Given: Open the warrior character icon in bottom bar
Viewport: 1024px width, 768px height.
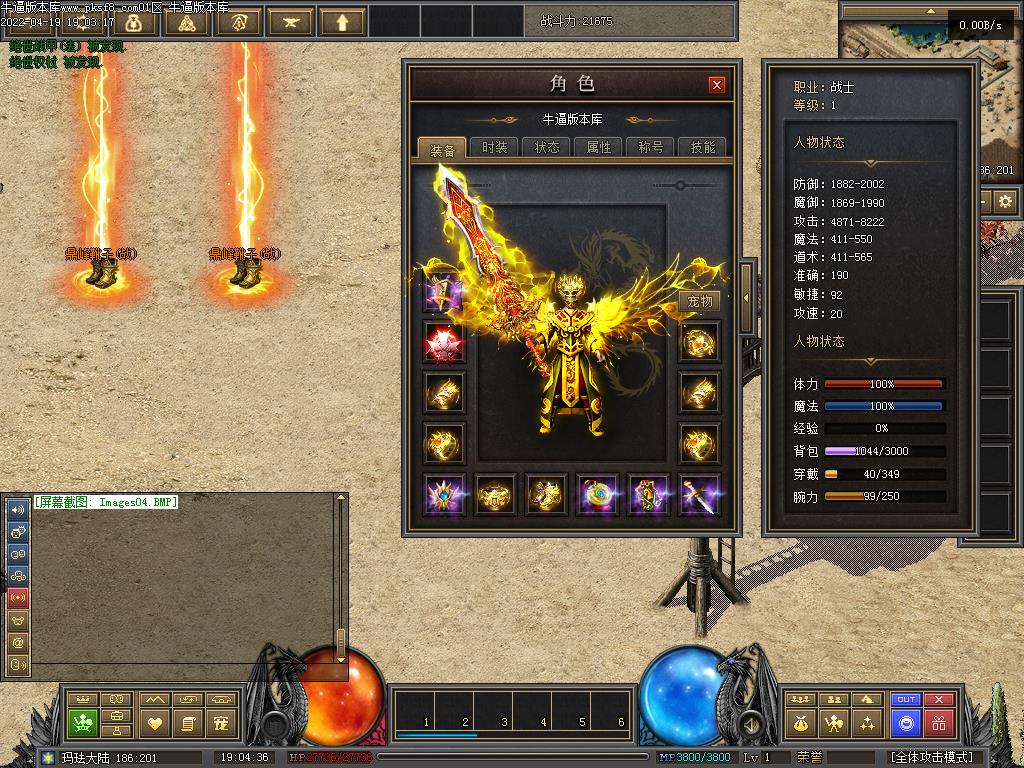Looking at the screenshot, I should click(x=833, y=722).
